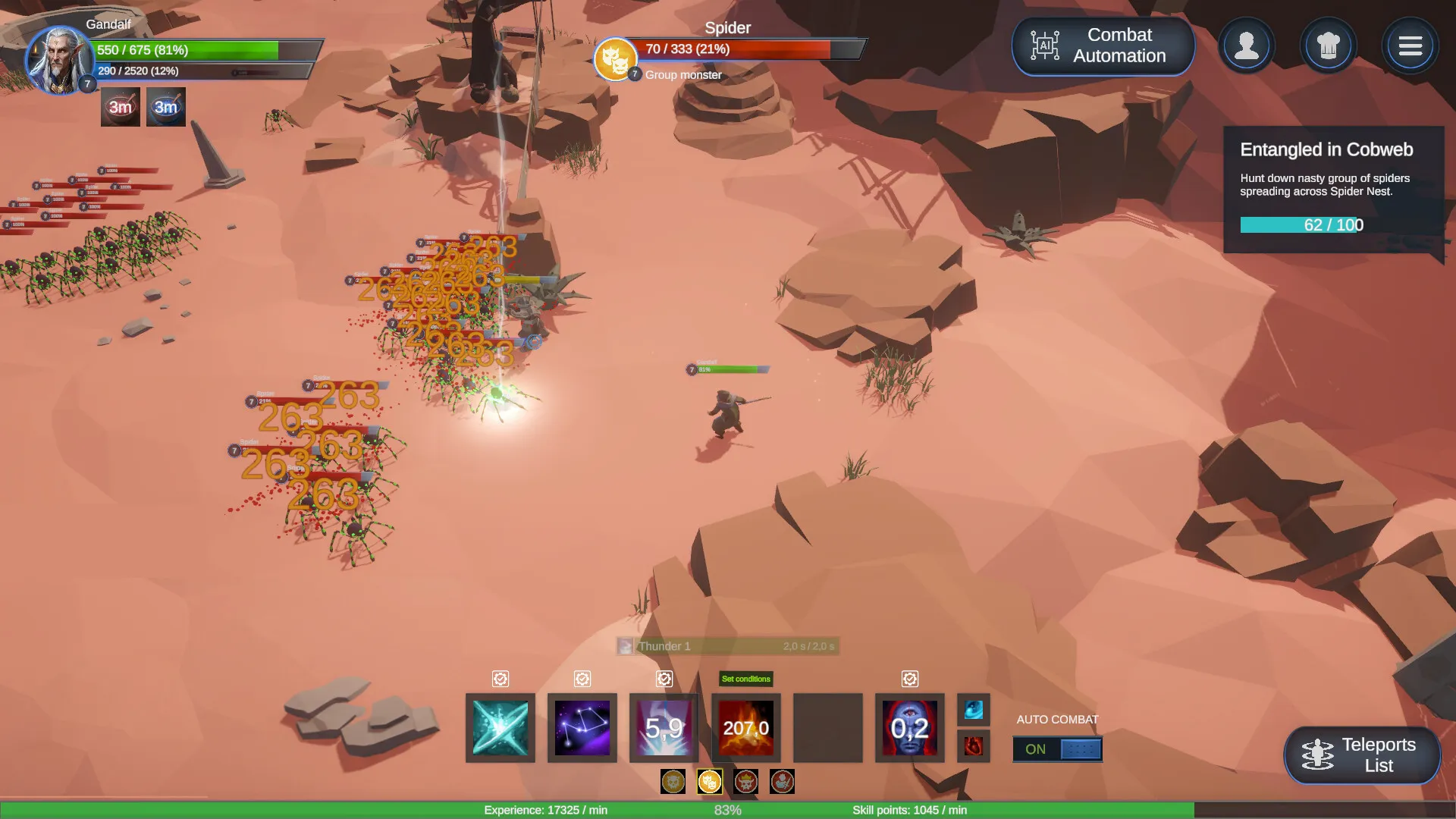The width and height of the screenshot is (1456, 819).
Task: Trigger the fire skill slot
Action: pos(746,728)
